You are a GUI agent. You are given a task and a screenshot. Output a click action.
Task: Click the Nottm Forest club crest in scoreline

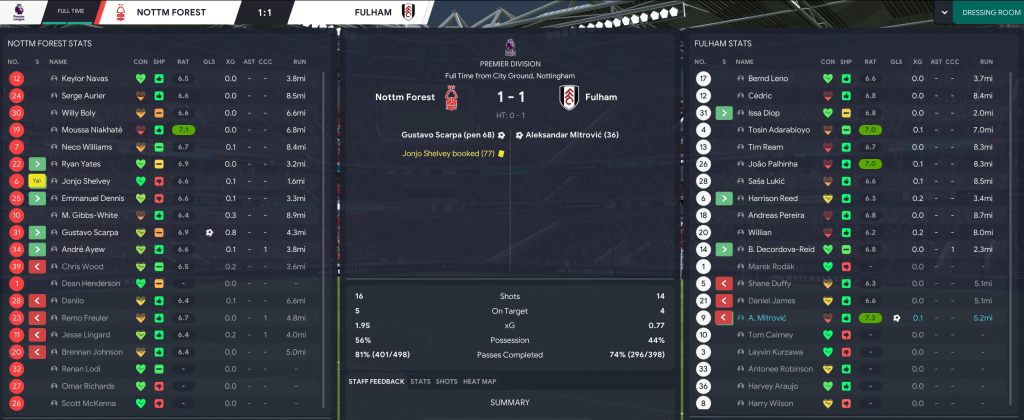coord(456,98)
